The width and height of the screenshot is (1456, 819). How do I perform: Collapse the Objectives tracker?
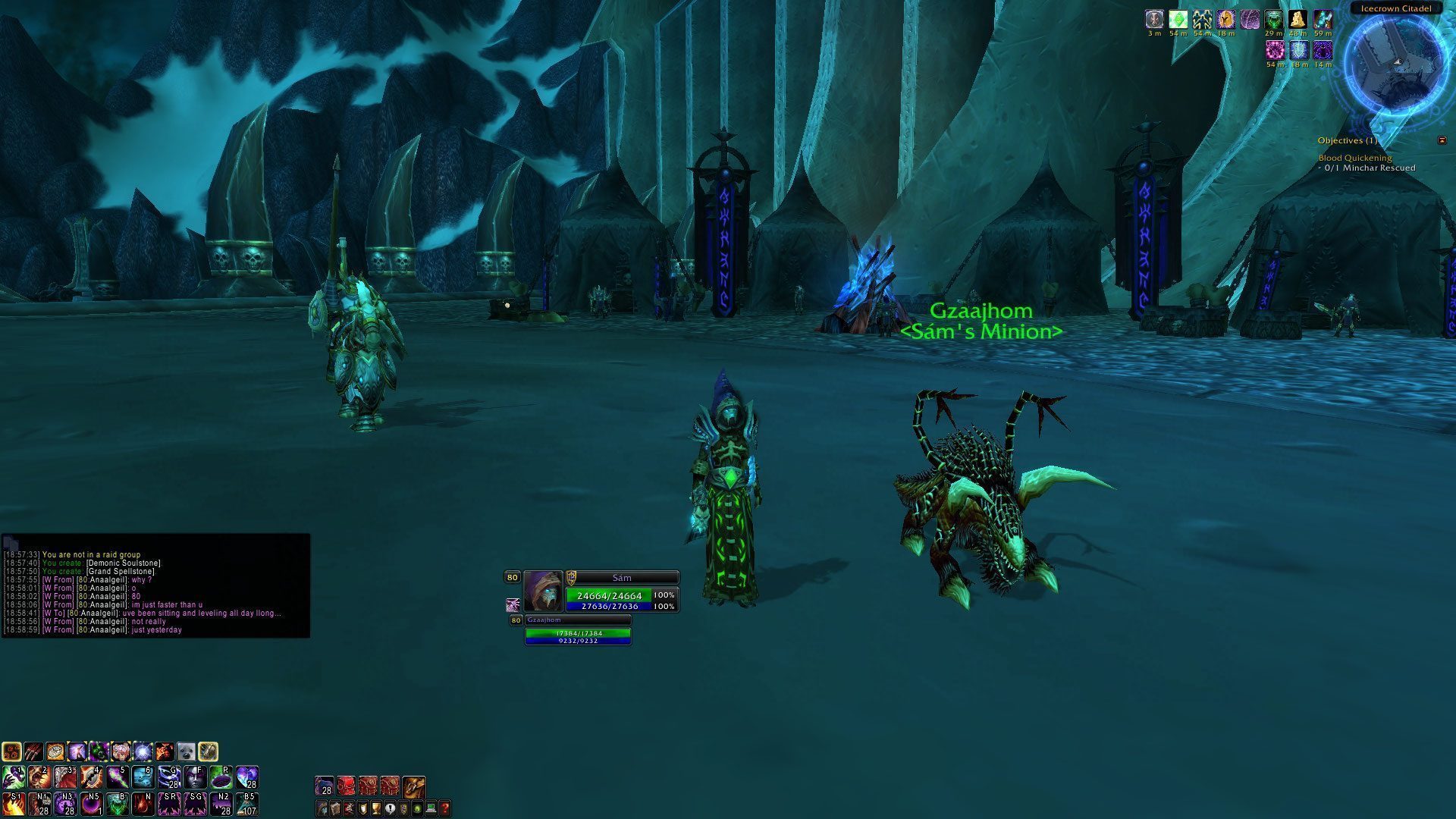tap(1442, 140)
